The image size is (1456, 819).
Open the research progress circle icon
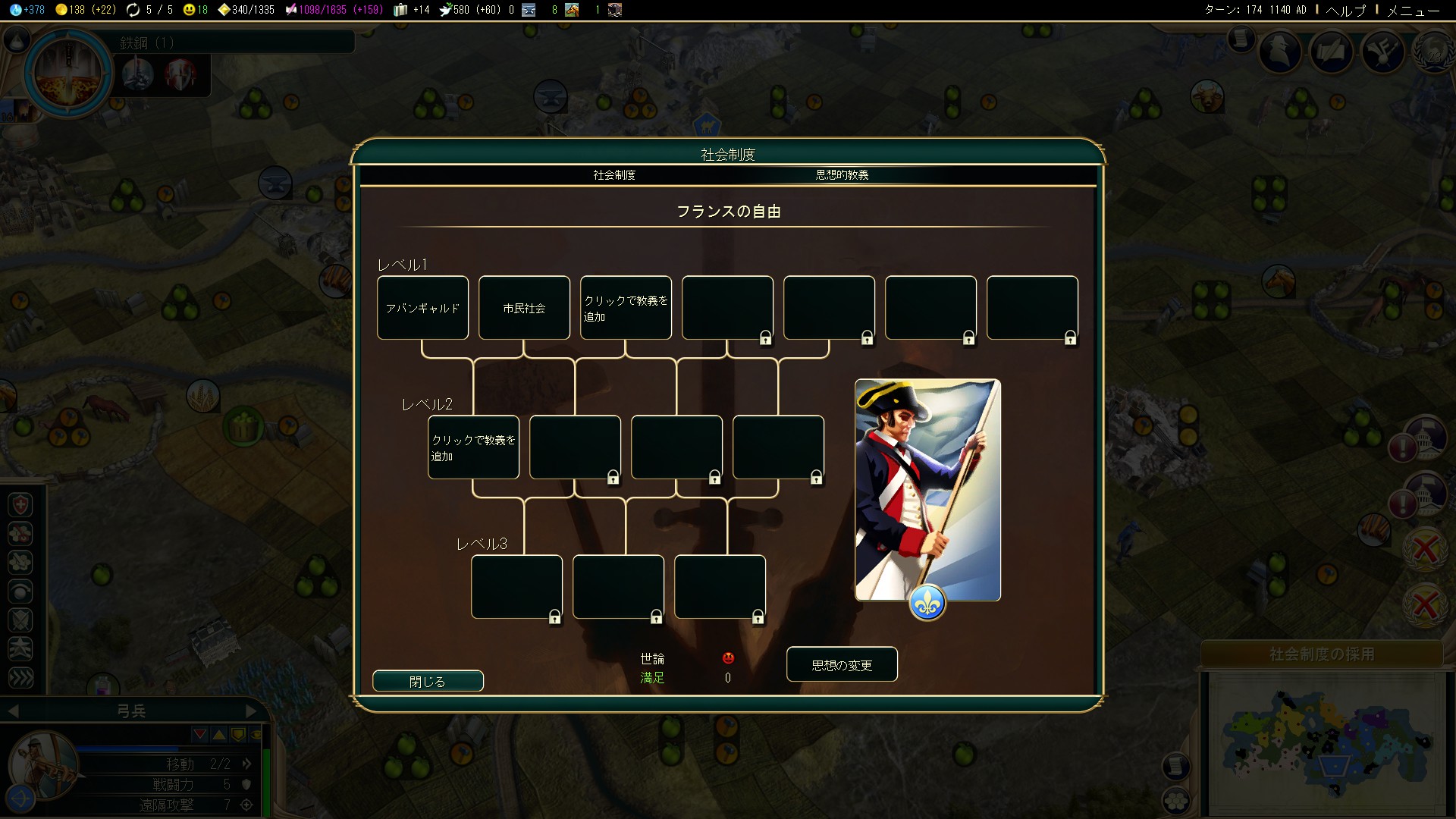pyautogui.click(x=68, y=74)
